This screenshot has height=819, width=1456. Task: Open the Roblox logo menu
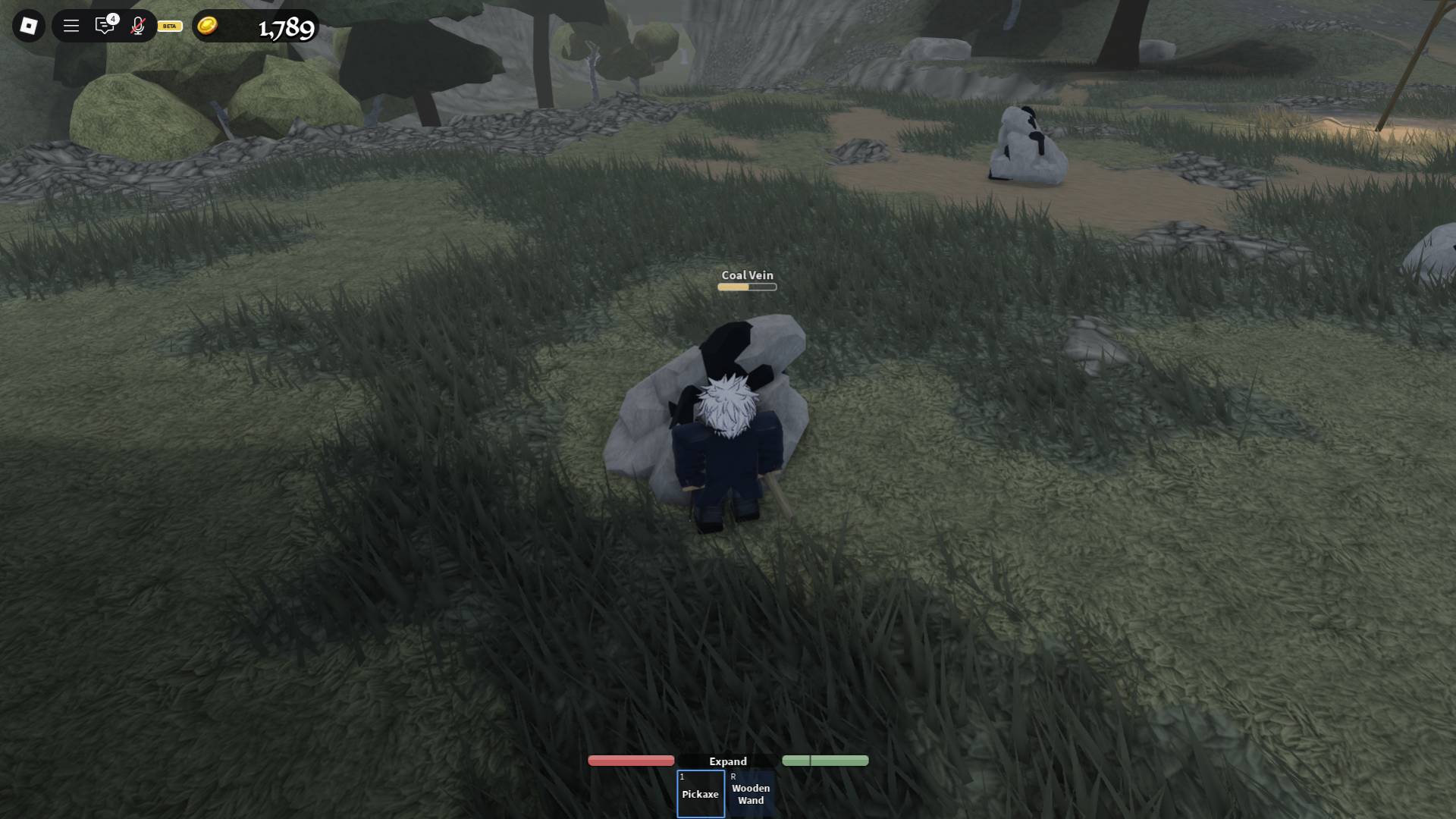tap(29, 25)
